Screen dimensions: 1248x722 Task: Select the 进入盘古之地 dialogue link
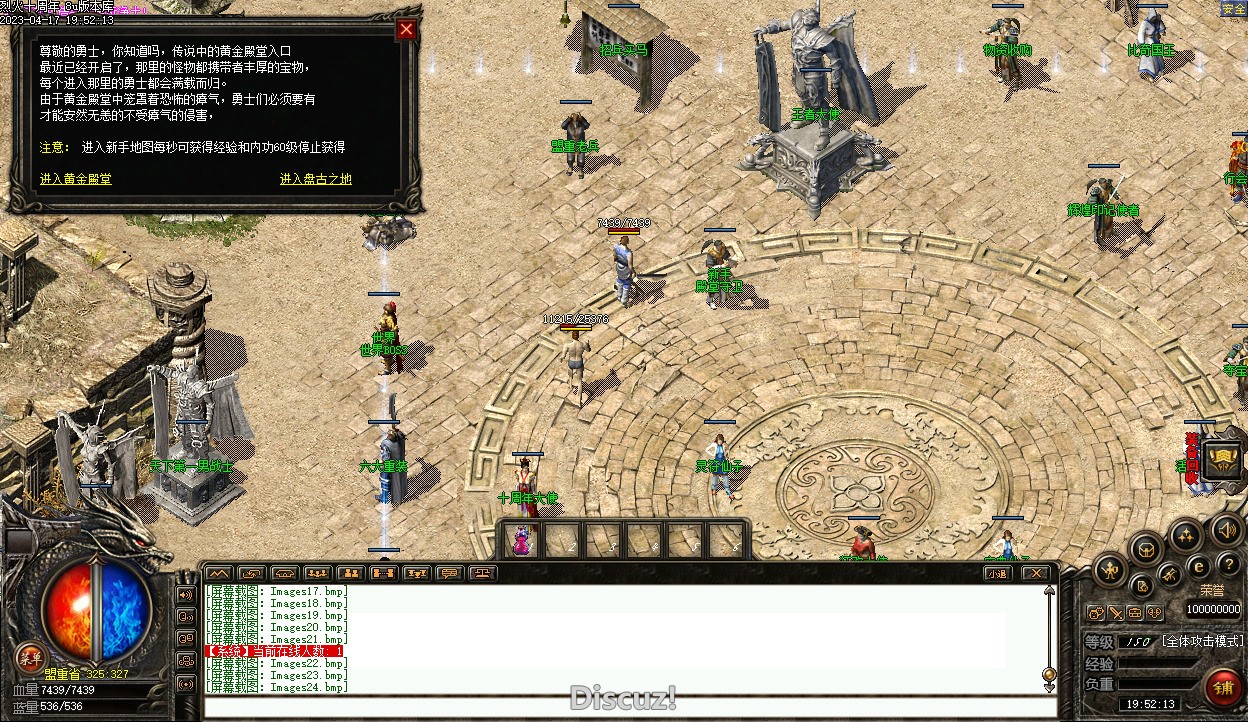(x=316, y=179)
